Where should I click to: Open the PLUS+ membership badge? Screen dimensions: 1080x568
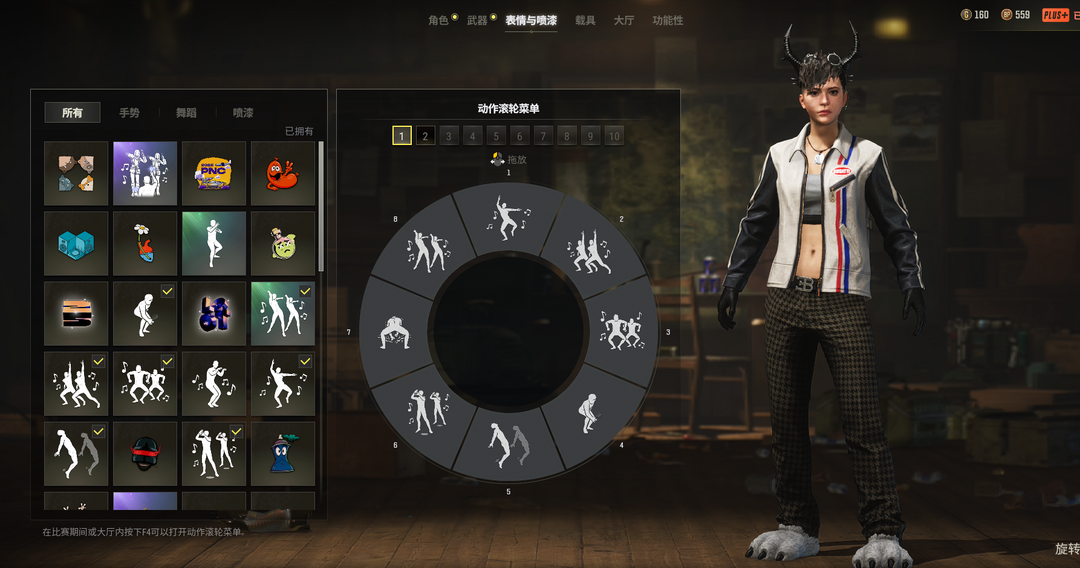[1056, 15]
